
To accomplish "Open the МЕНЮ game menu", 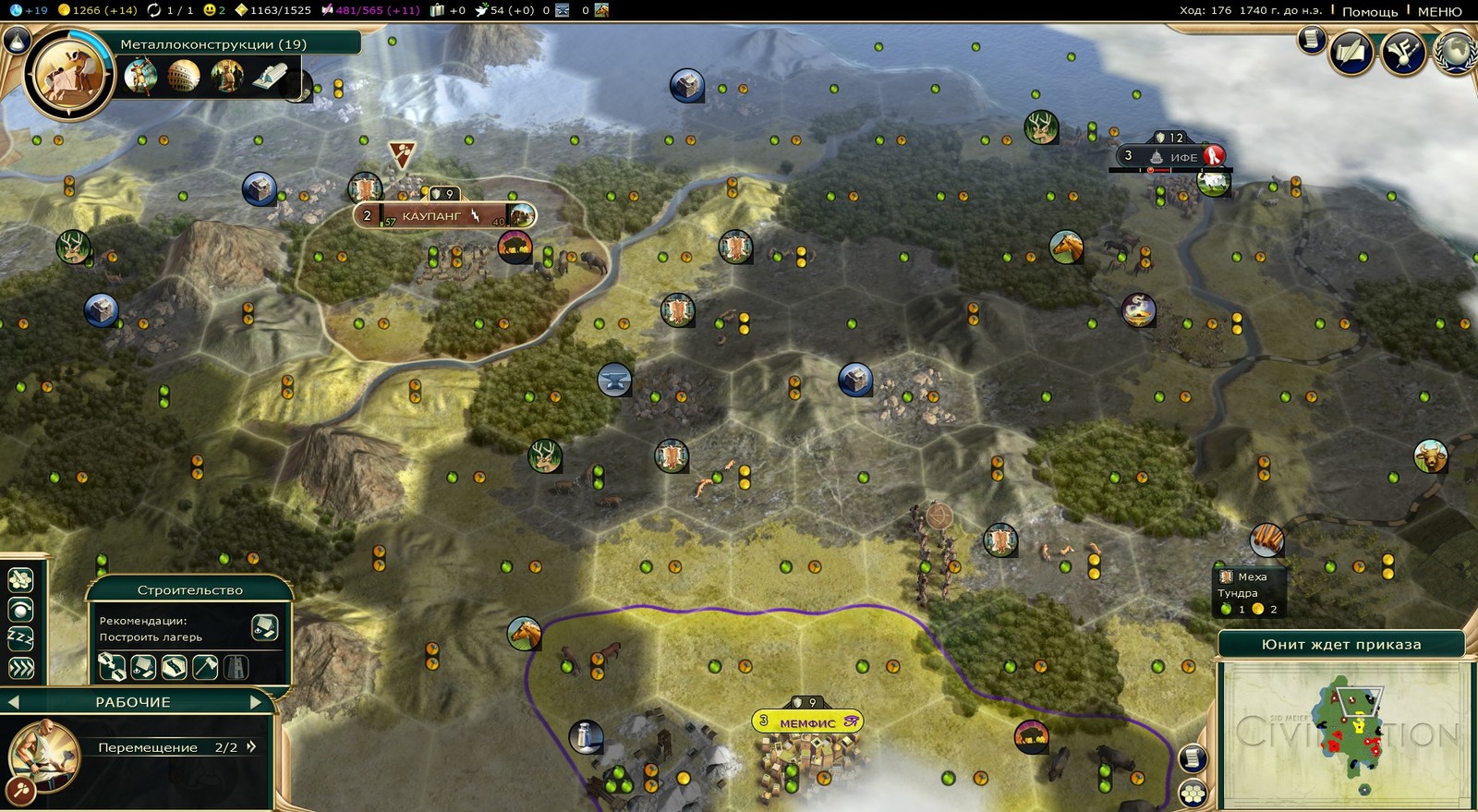I will [1439, 11].
